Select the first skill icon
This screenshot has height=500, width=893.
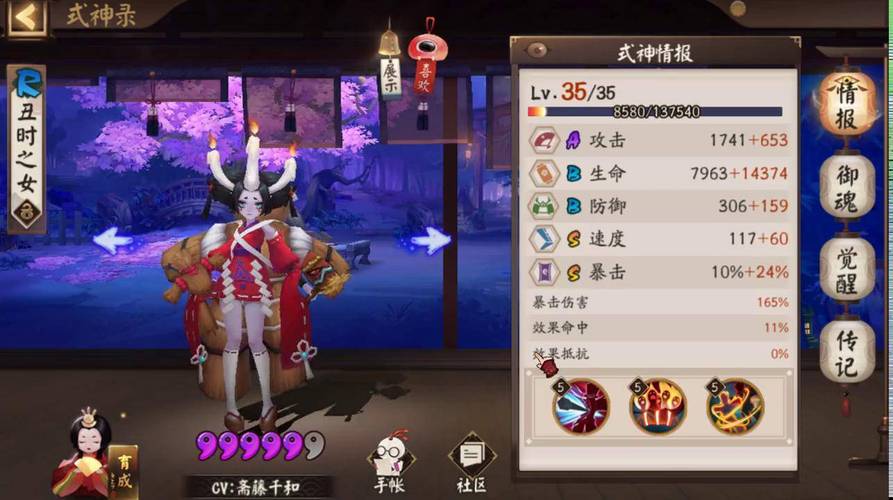[x=582, y=405]
